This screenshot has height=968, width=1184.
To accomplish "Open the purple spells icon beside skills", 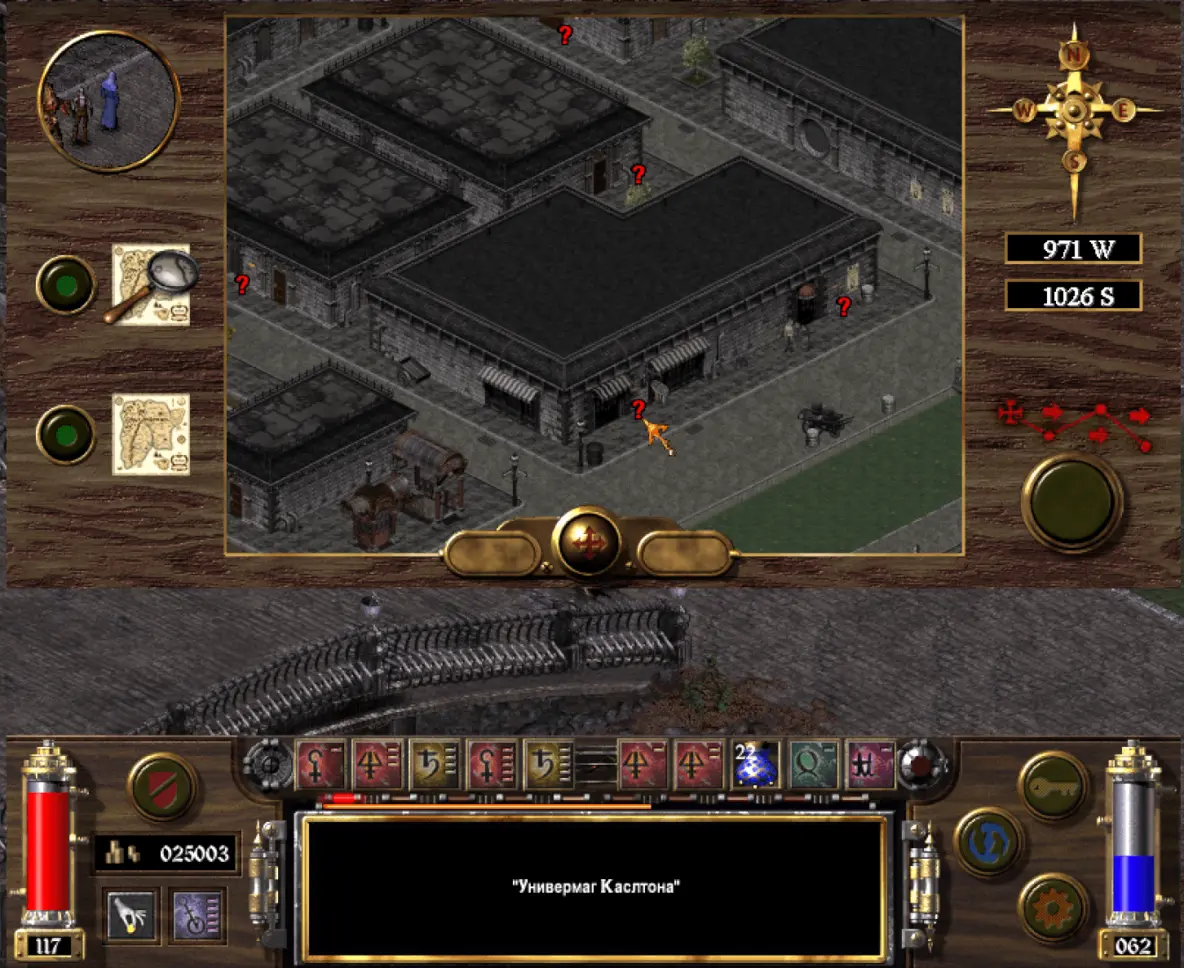I will [x=197, y=915].
